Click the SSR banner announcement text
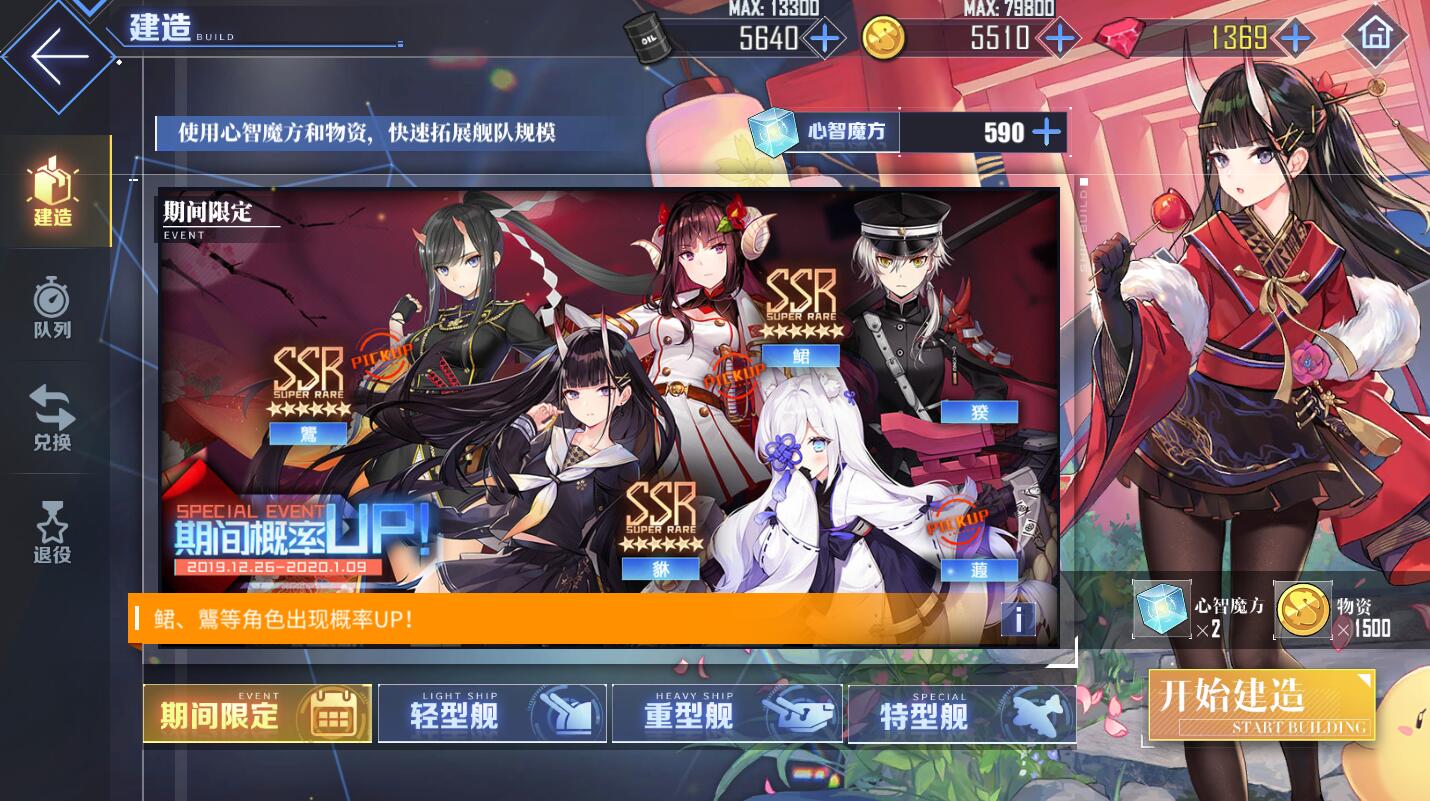The width and height of the screenshot is (1430, 801). point(300,620)
